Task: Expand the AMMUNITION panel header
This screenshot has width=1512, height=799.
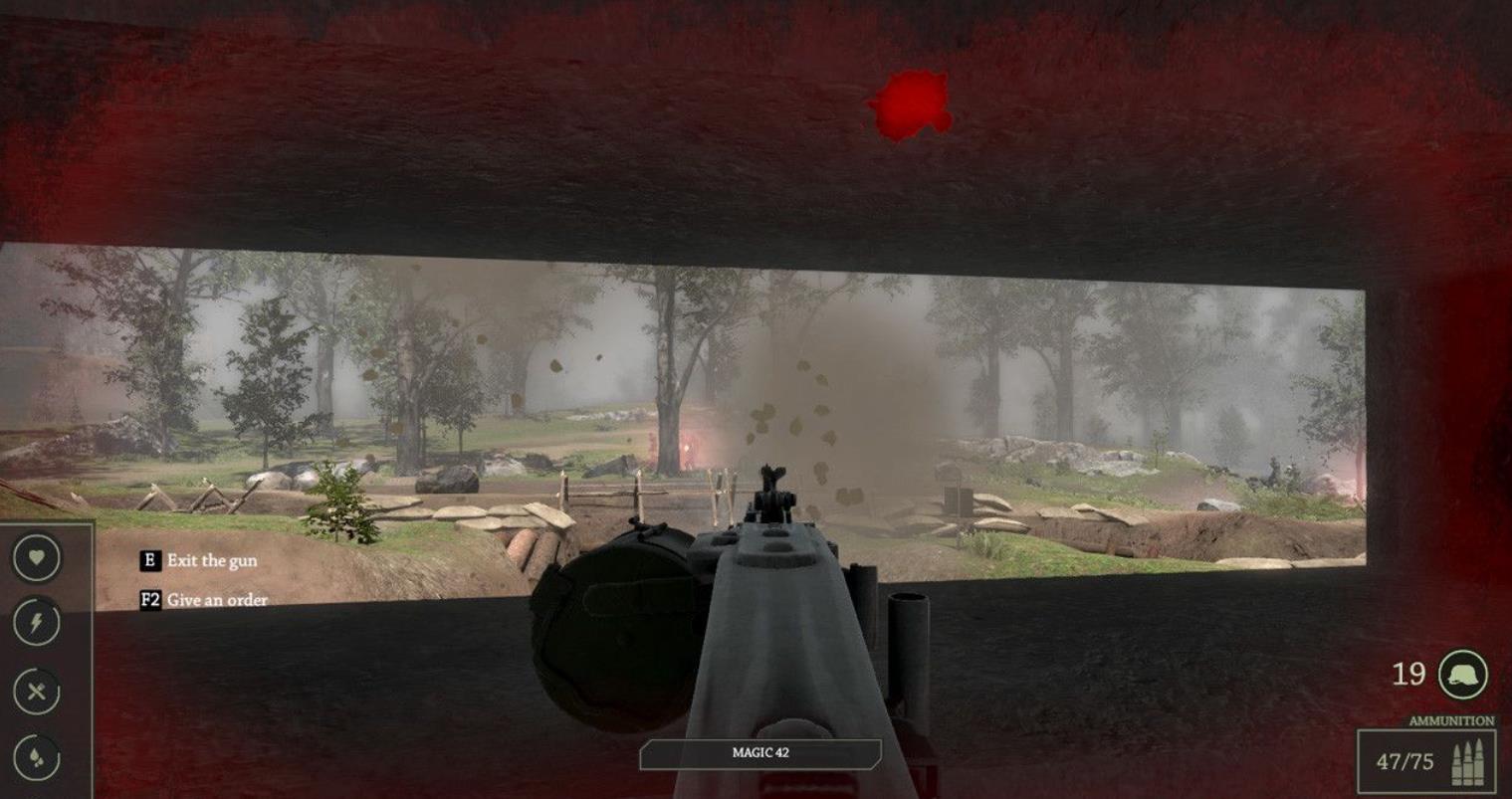Action: [x=1451, y=719]
